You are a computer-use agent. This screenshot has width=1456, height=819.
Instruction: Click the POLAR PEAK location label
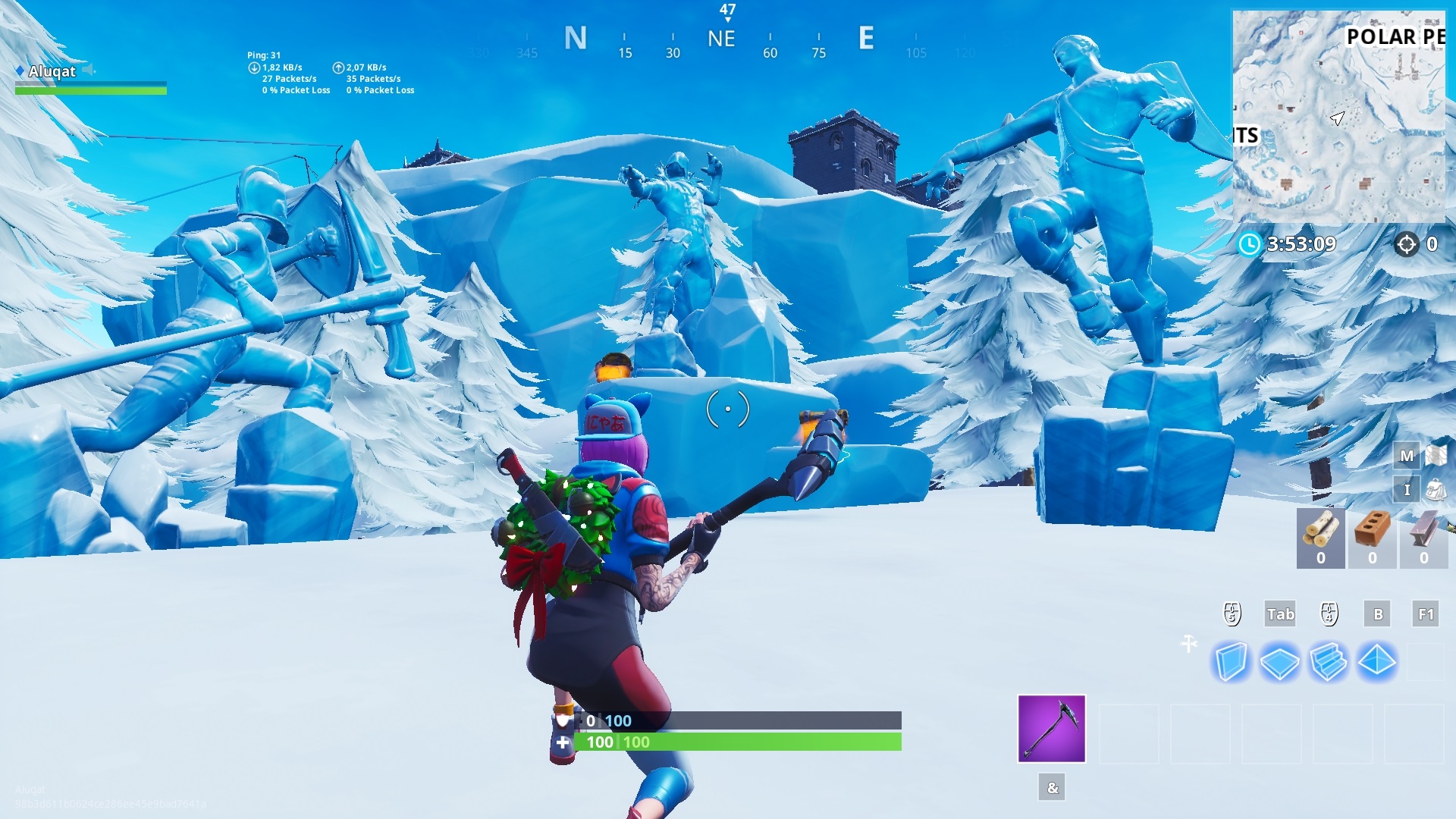[1394, 36]
